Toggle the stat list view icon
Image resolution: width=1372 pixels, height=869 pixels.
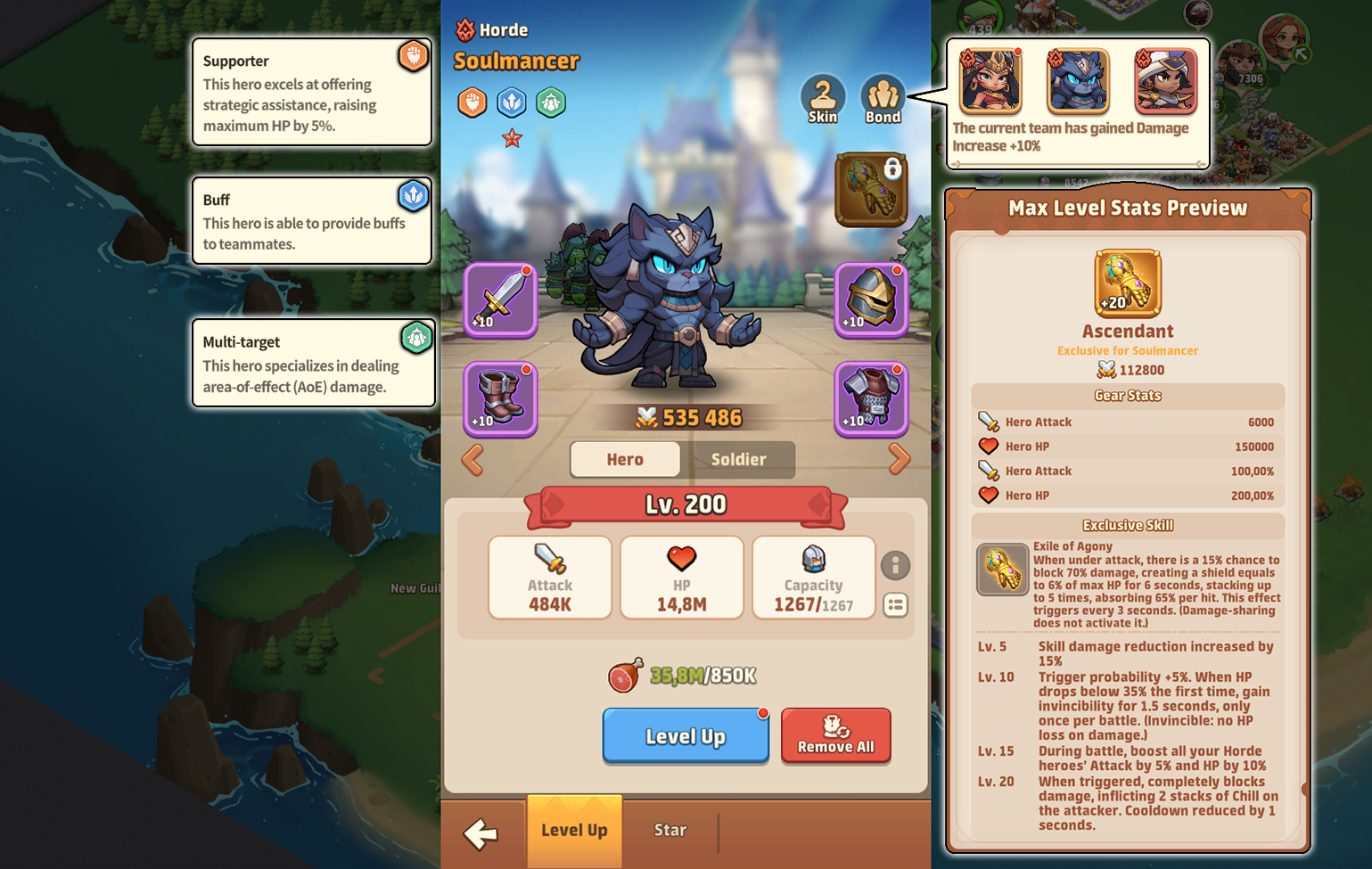pyautogui.click(x=897, y=606)
